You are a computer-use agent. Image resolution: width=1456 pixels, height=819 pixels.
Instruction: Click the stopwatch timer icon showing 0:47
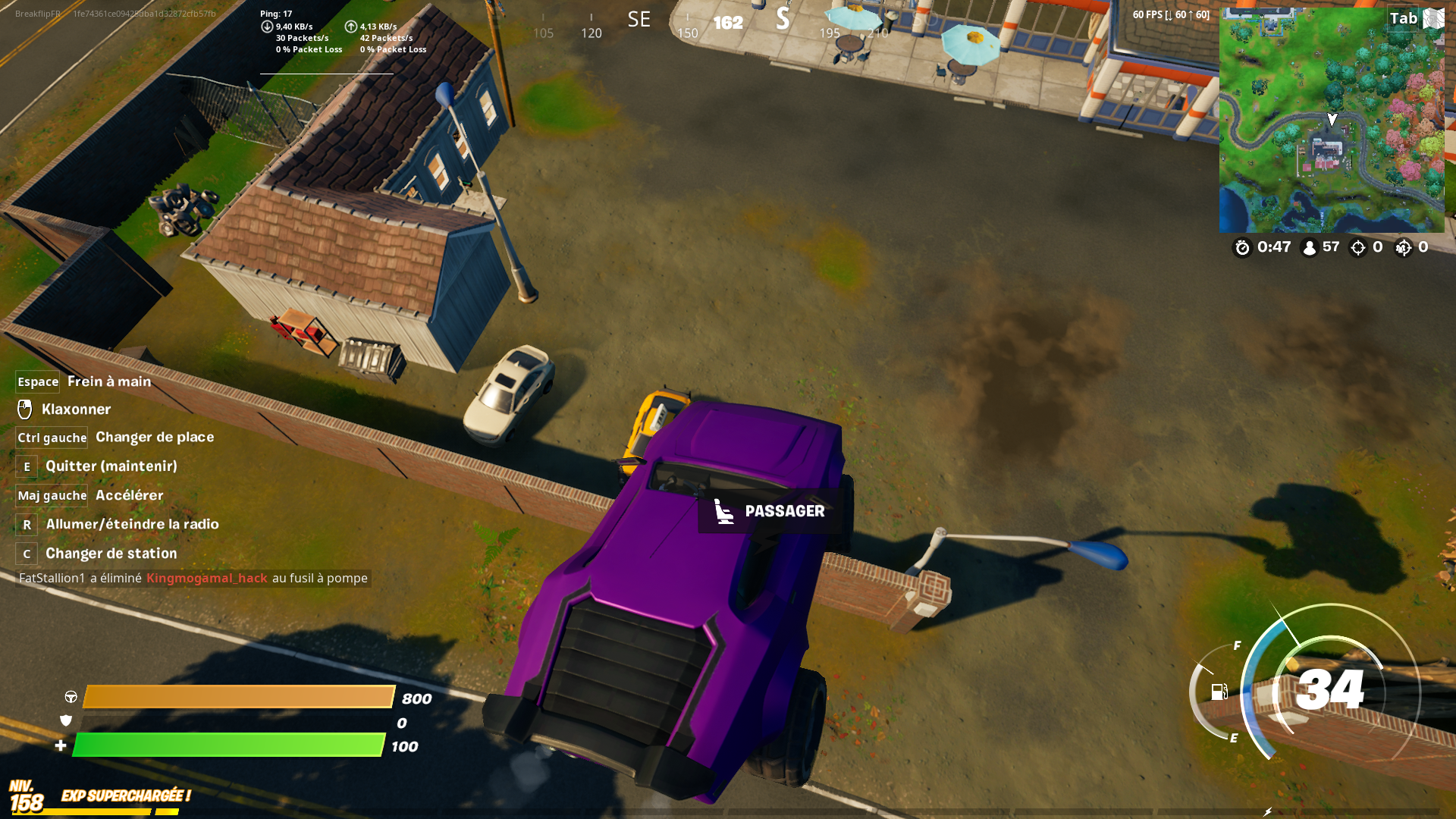(1242, 247)
